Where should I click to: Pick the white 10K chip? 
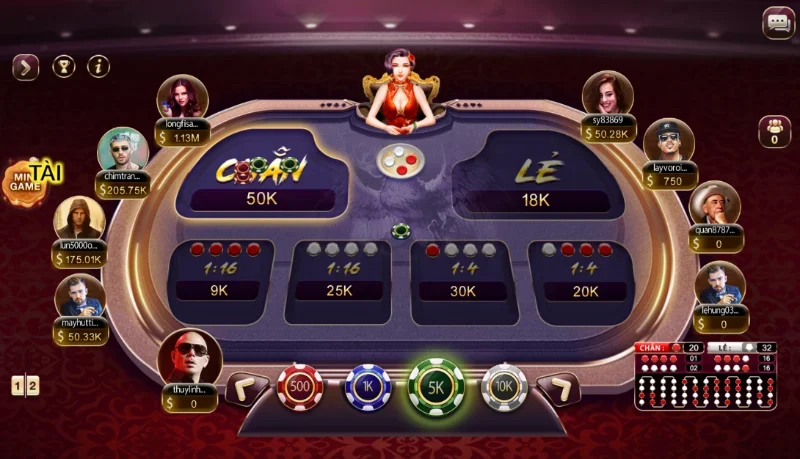(x=504, y=387)
